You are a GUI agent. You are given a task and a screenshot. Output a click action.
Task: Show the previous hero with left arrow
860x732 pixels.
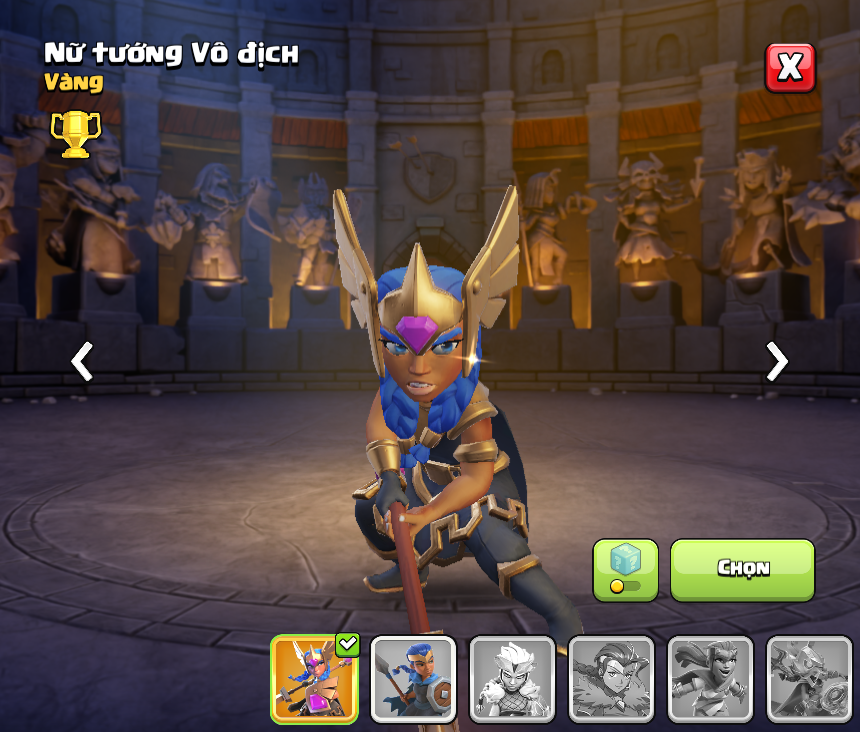[82, 361]
